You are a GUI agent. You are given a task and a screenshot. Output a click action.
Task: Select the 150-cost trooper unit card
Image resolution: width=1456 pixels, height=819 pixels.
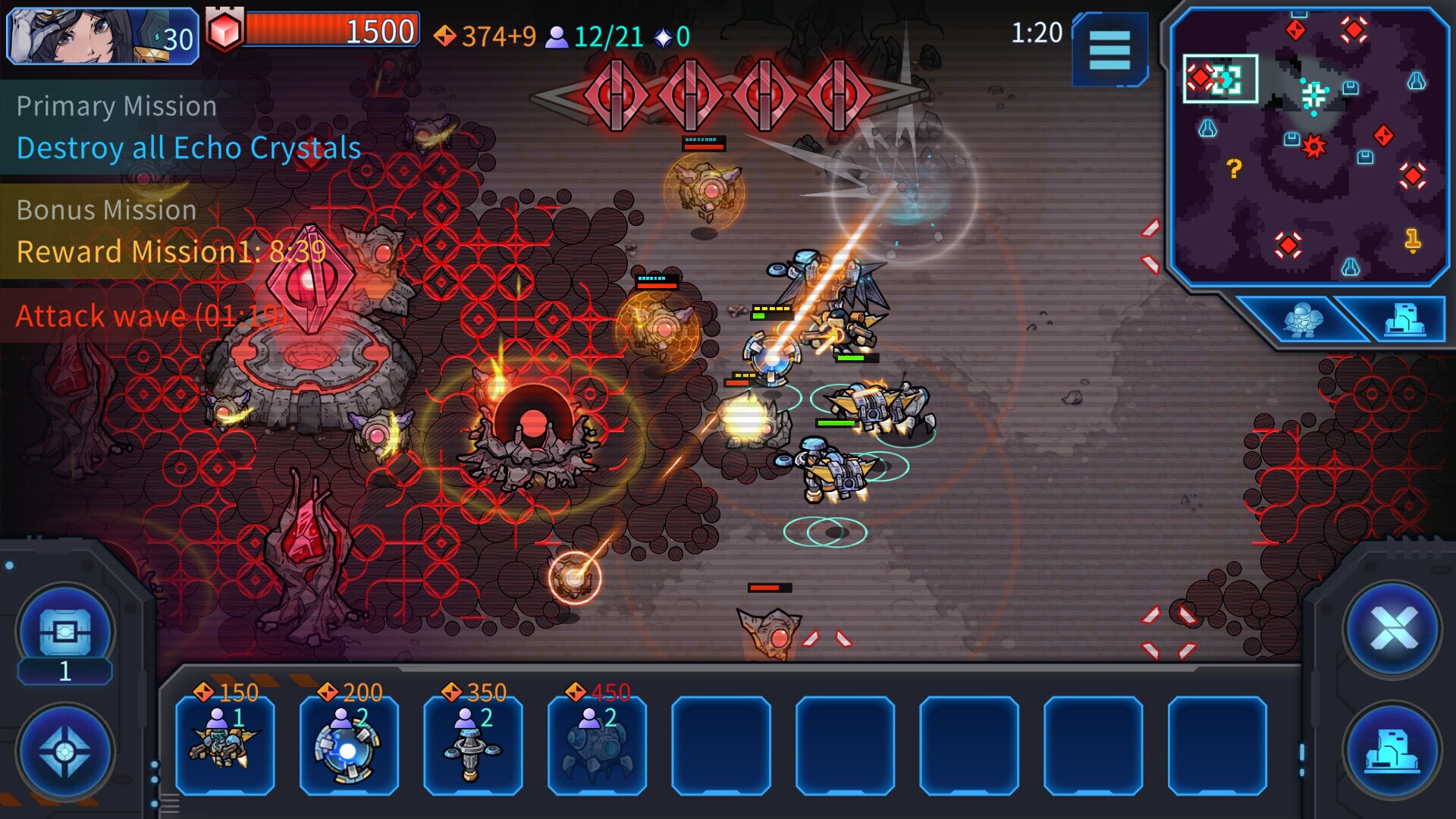[x=224, y=747]
